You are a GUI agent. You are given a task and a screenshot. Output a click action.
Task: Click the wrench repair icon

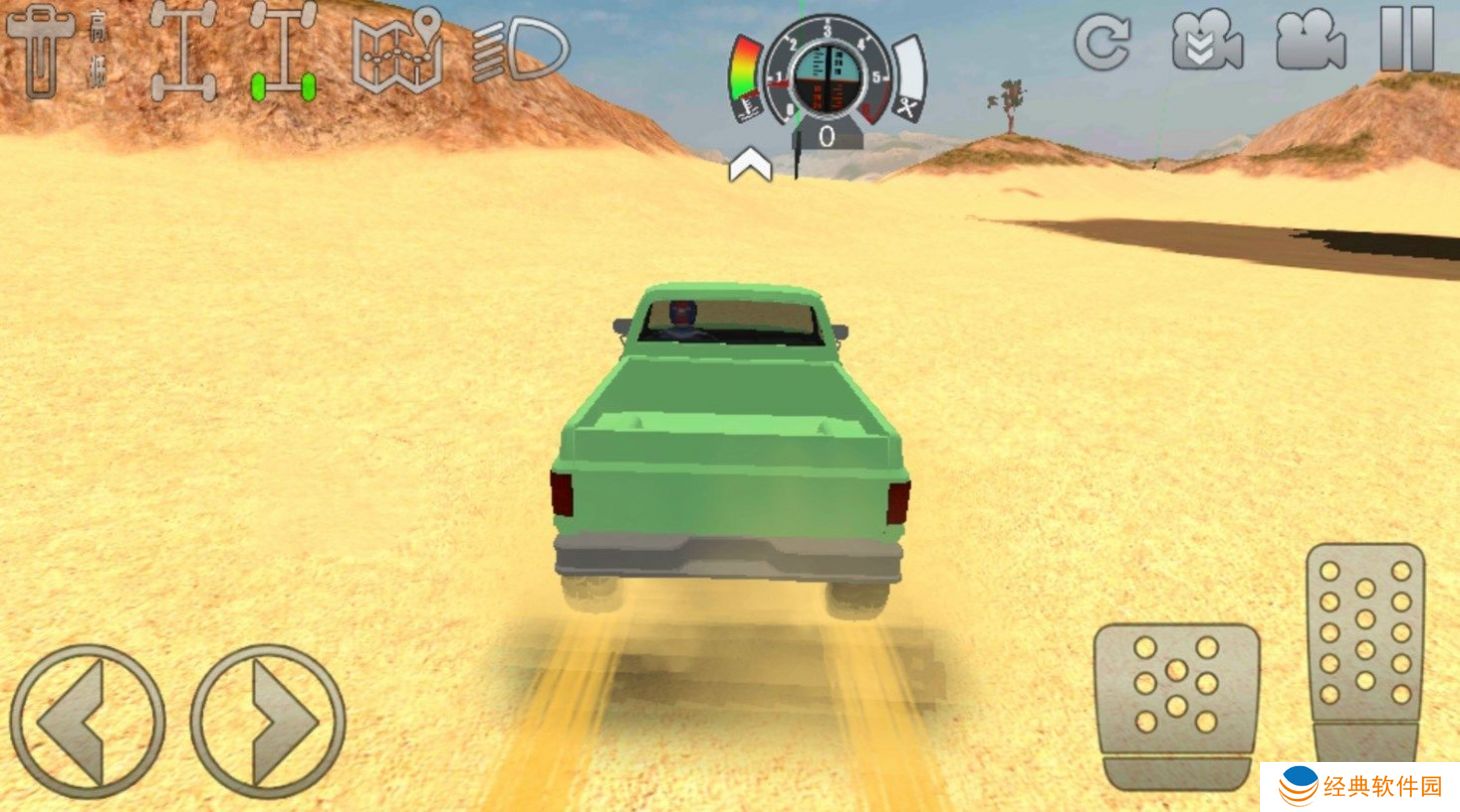(x=908, y=105)
